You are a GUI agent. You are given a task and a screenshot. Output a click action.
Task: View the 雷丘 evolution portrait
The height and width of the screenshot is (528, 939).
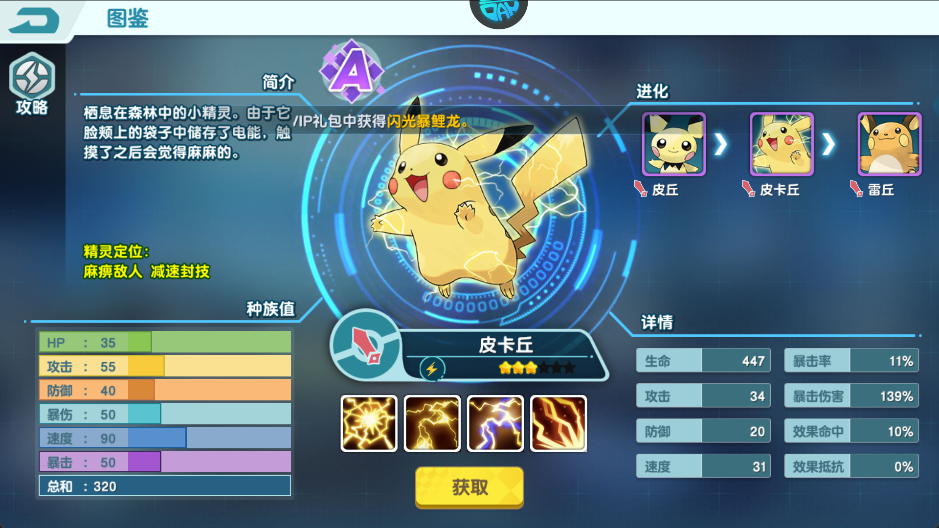coord(888,144)
